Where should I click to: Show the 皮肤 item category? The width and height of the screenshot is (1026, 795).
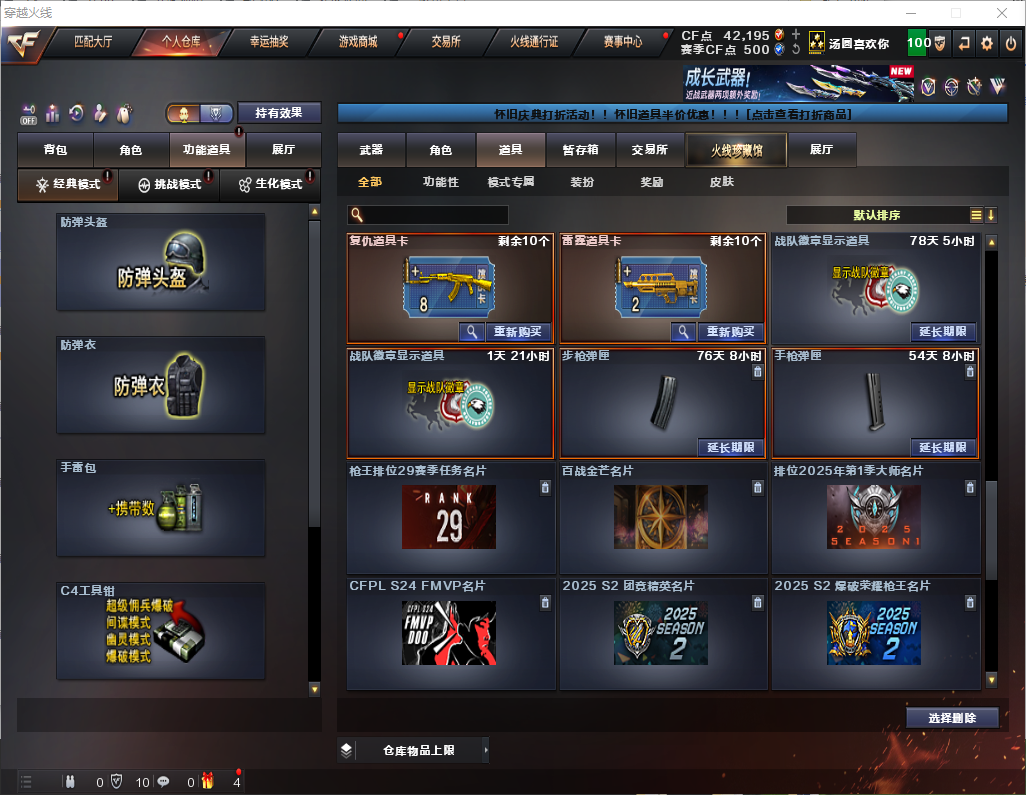point(721,182)
